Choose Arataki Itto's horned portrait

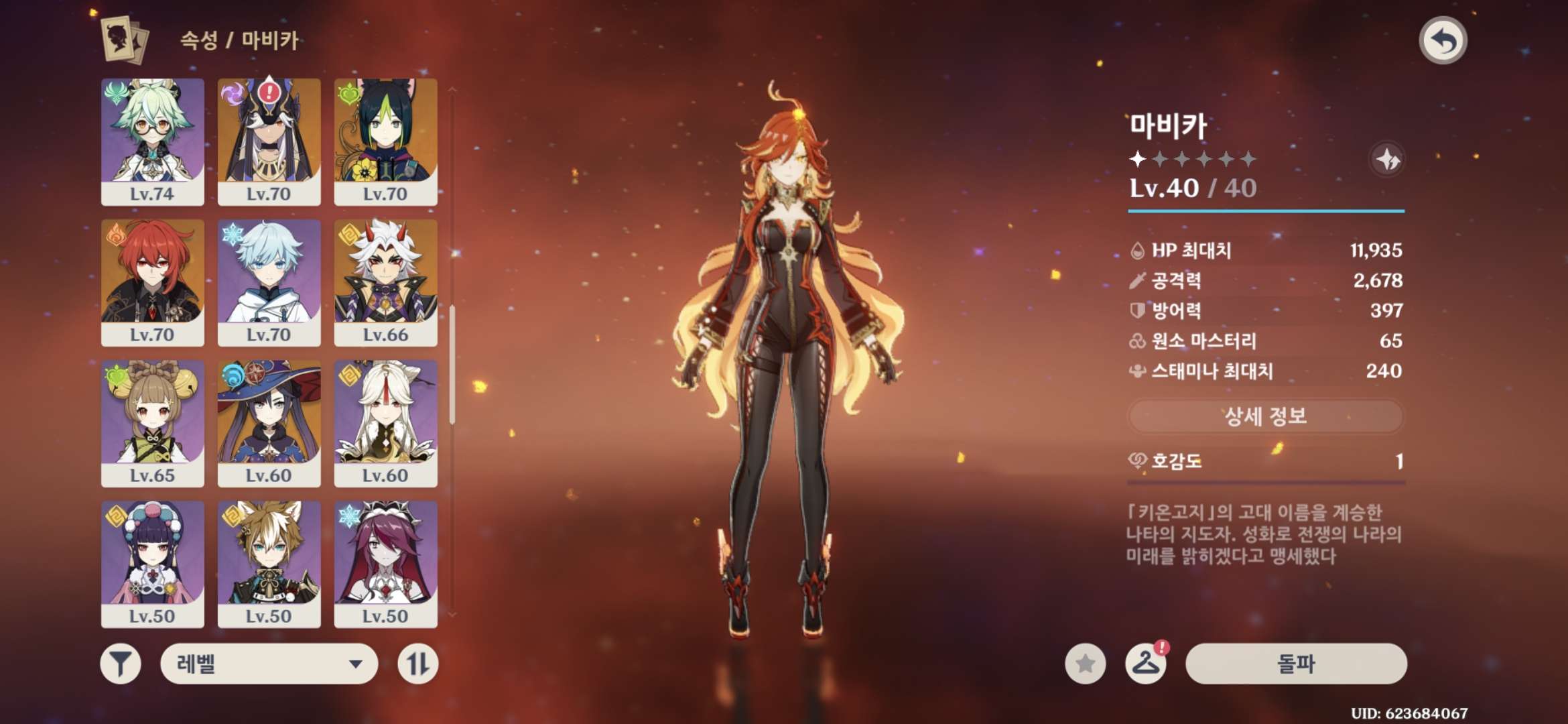click(x=385, y=282)
